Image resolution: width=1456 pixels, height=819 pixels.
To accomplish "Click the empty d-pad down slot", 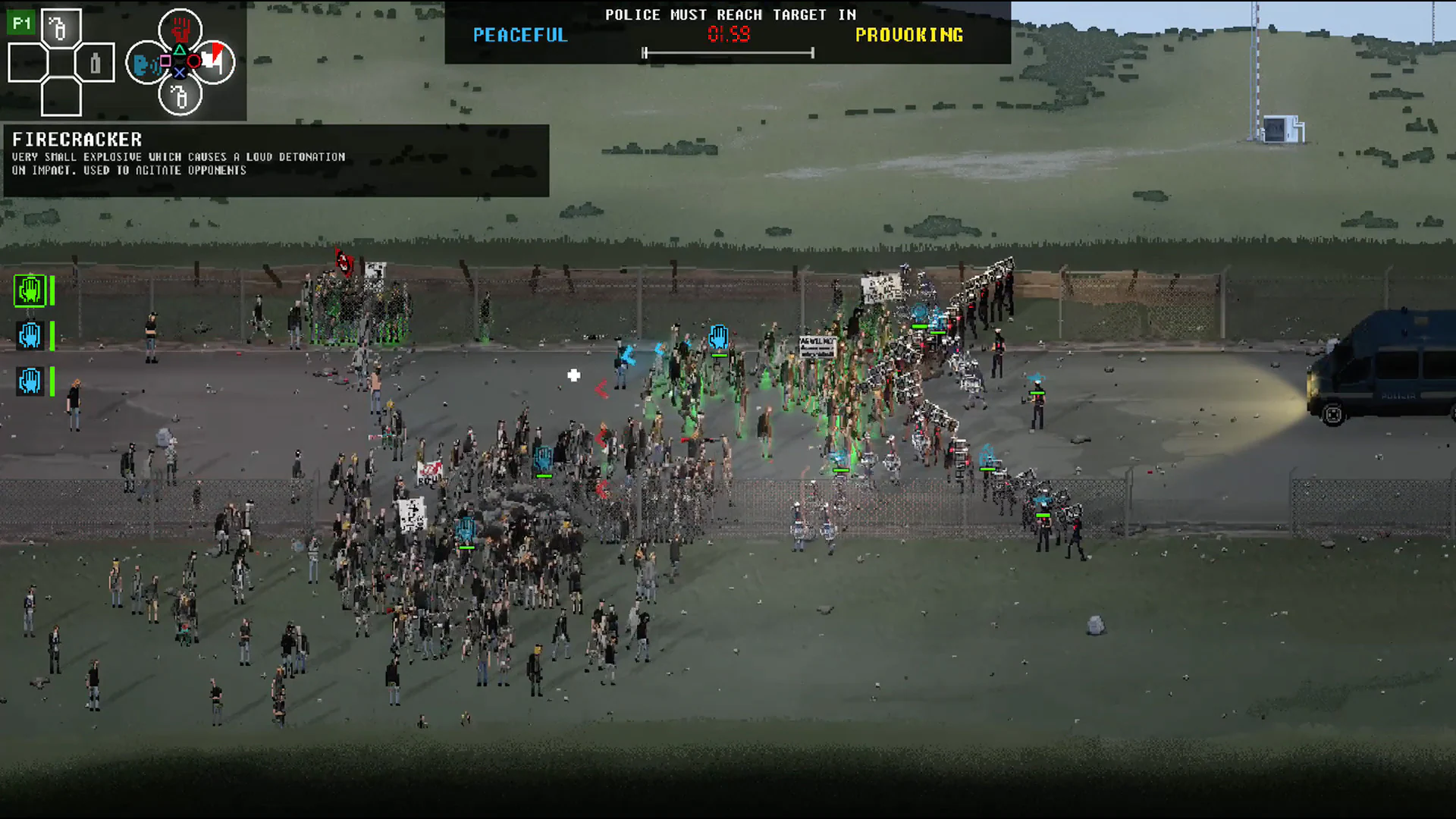I will point(61,100).
